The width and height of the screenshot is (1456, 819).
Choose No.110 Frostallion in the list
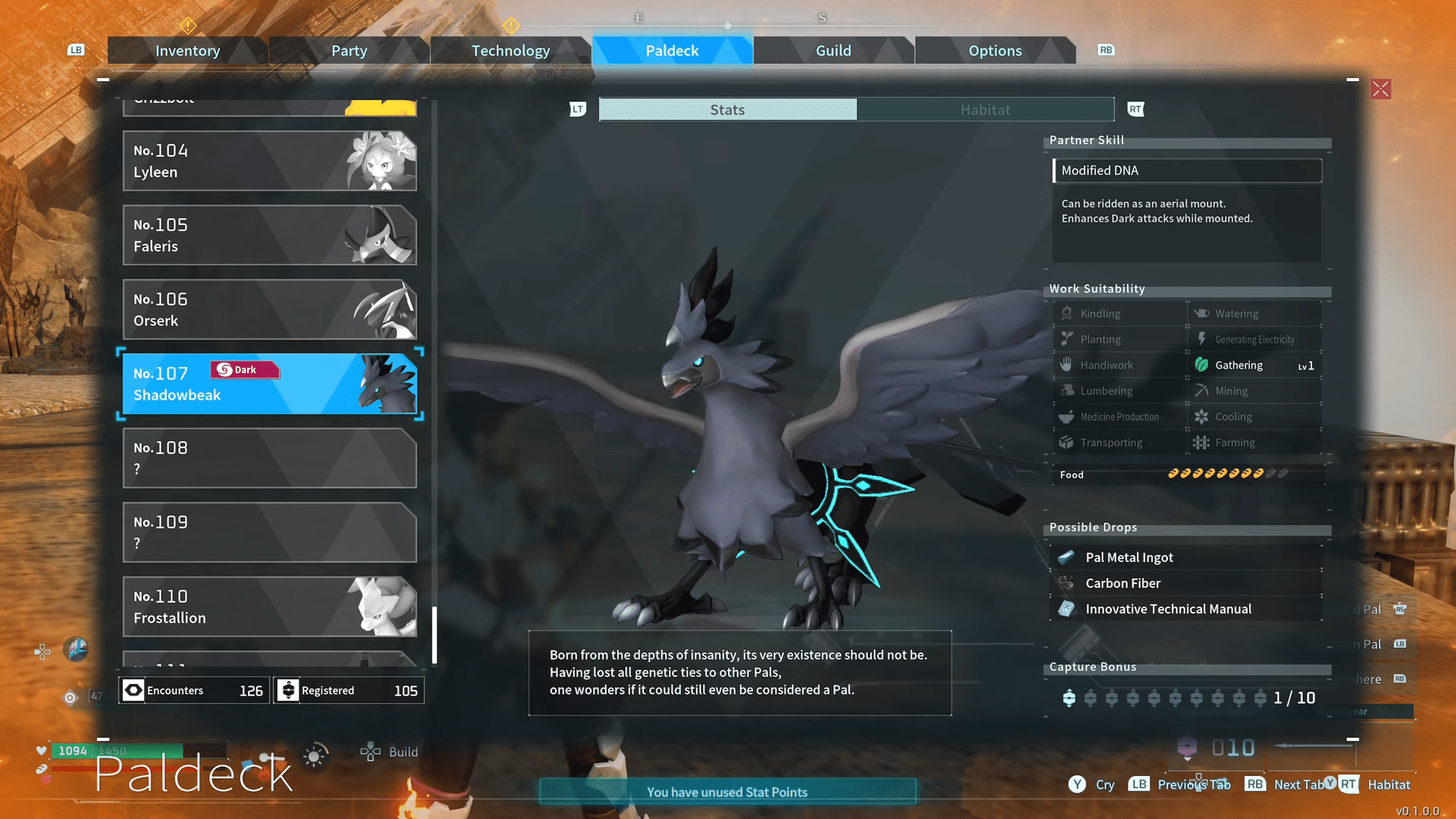pos(269,607)
